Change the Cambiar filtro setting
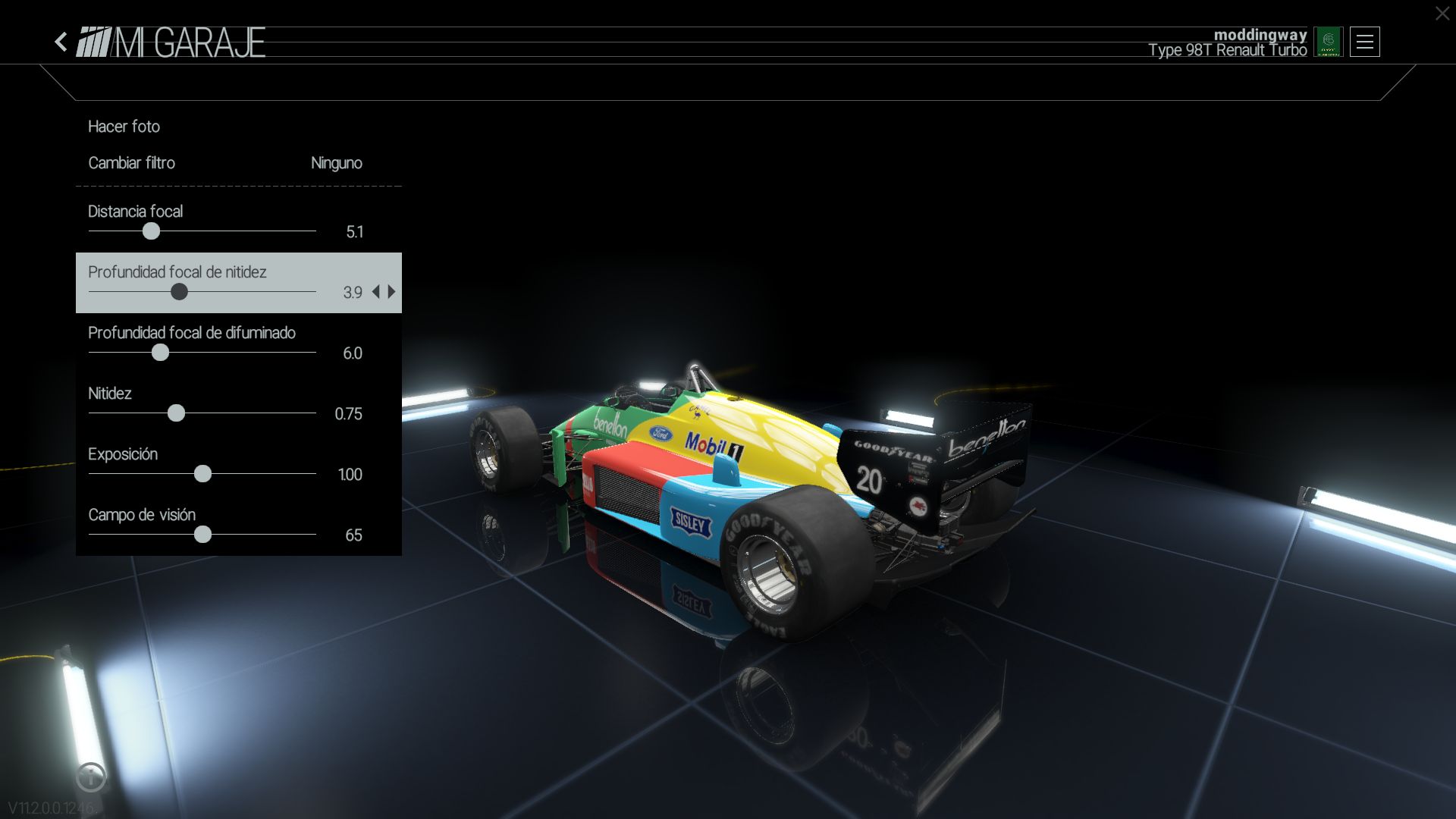 pyautogui.click(x=225, y=163)
